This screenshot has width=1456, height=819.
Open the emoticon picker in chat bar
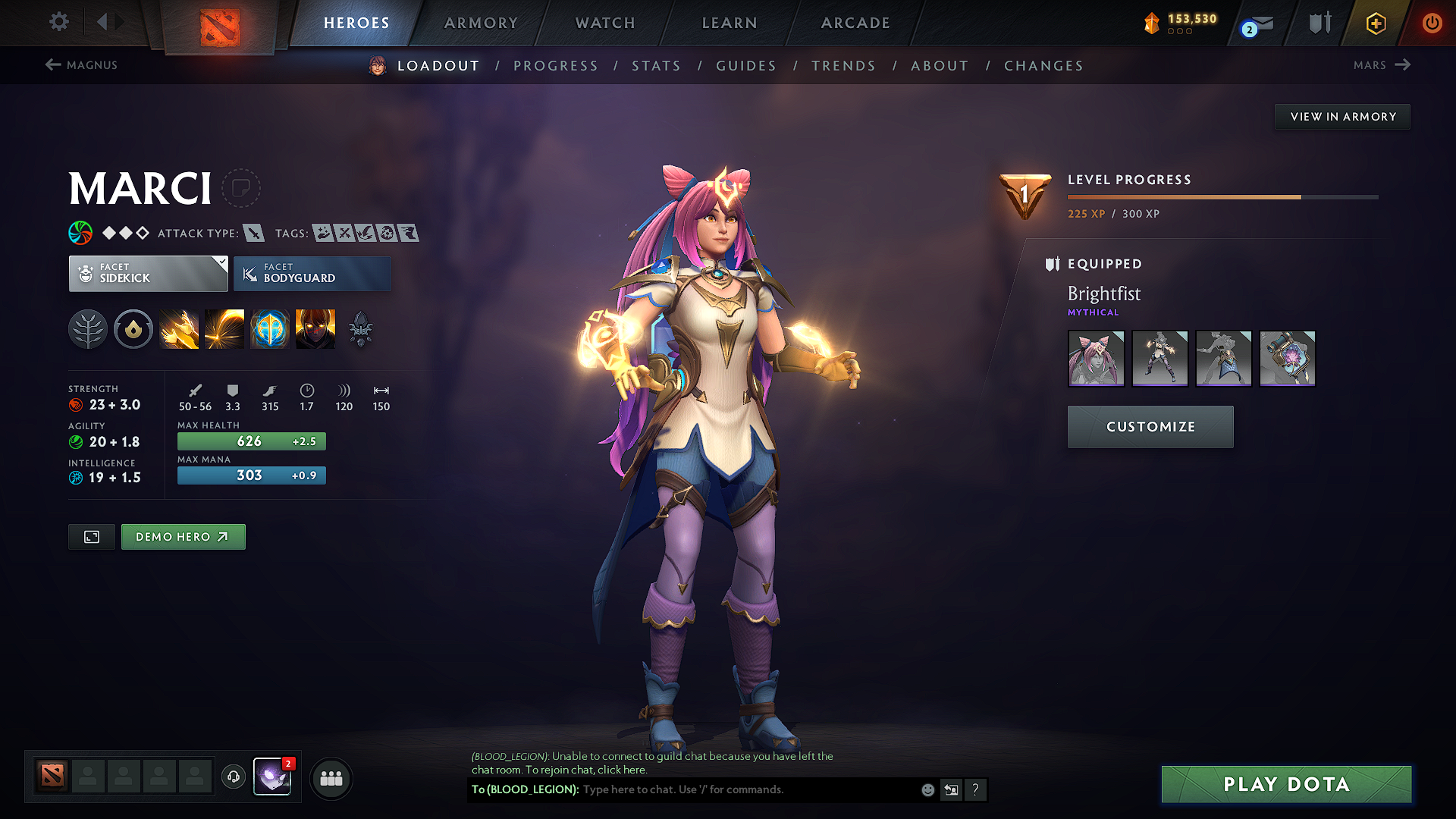pos(927,789)
